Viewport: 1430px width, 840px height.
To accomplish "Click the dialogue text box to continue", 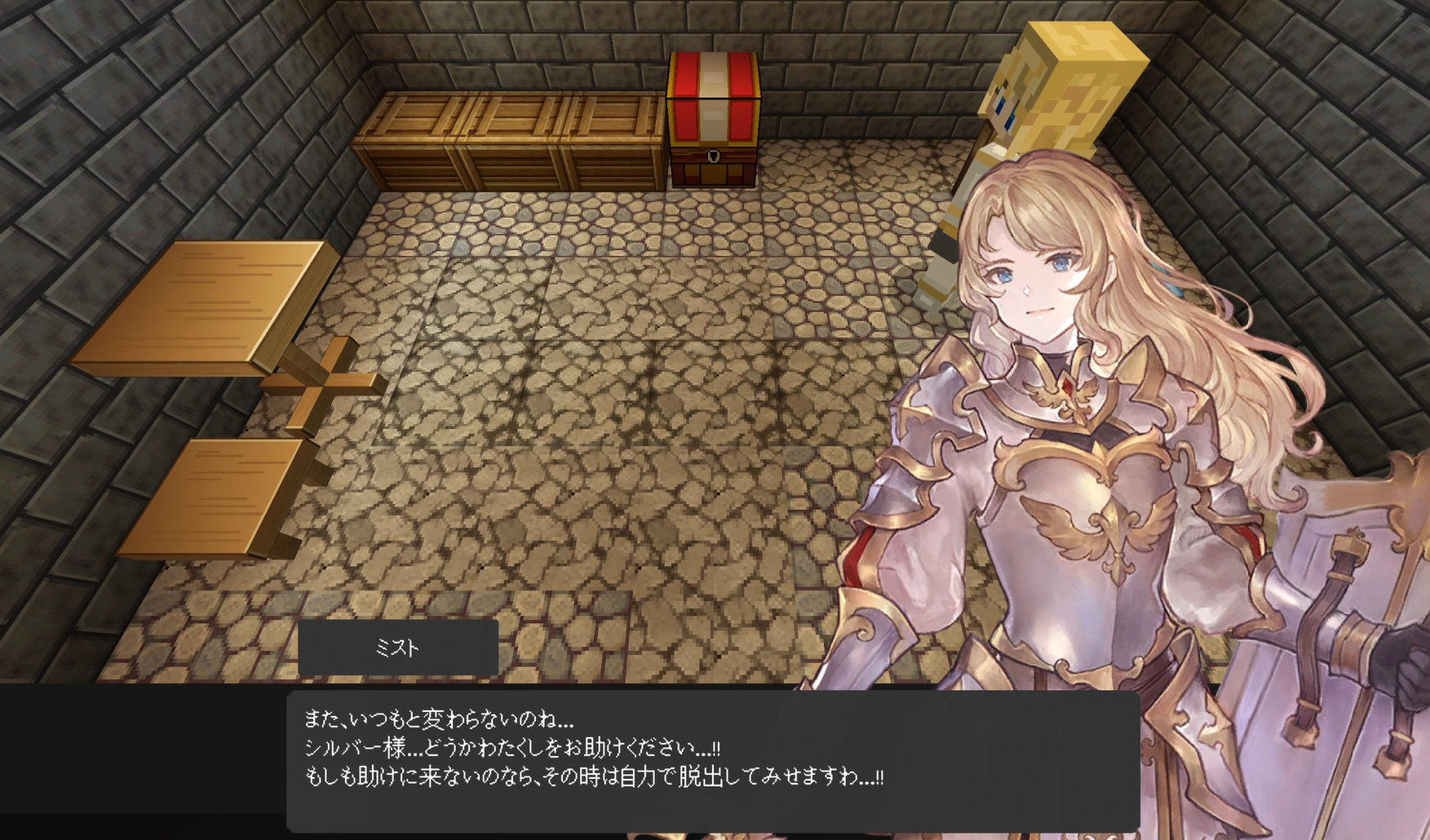I will [711, 760].
